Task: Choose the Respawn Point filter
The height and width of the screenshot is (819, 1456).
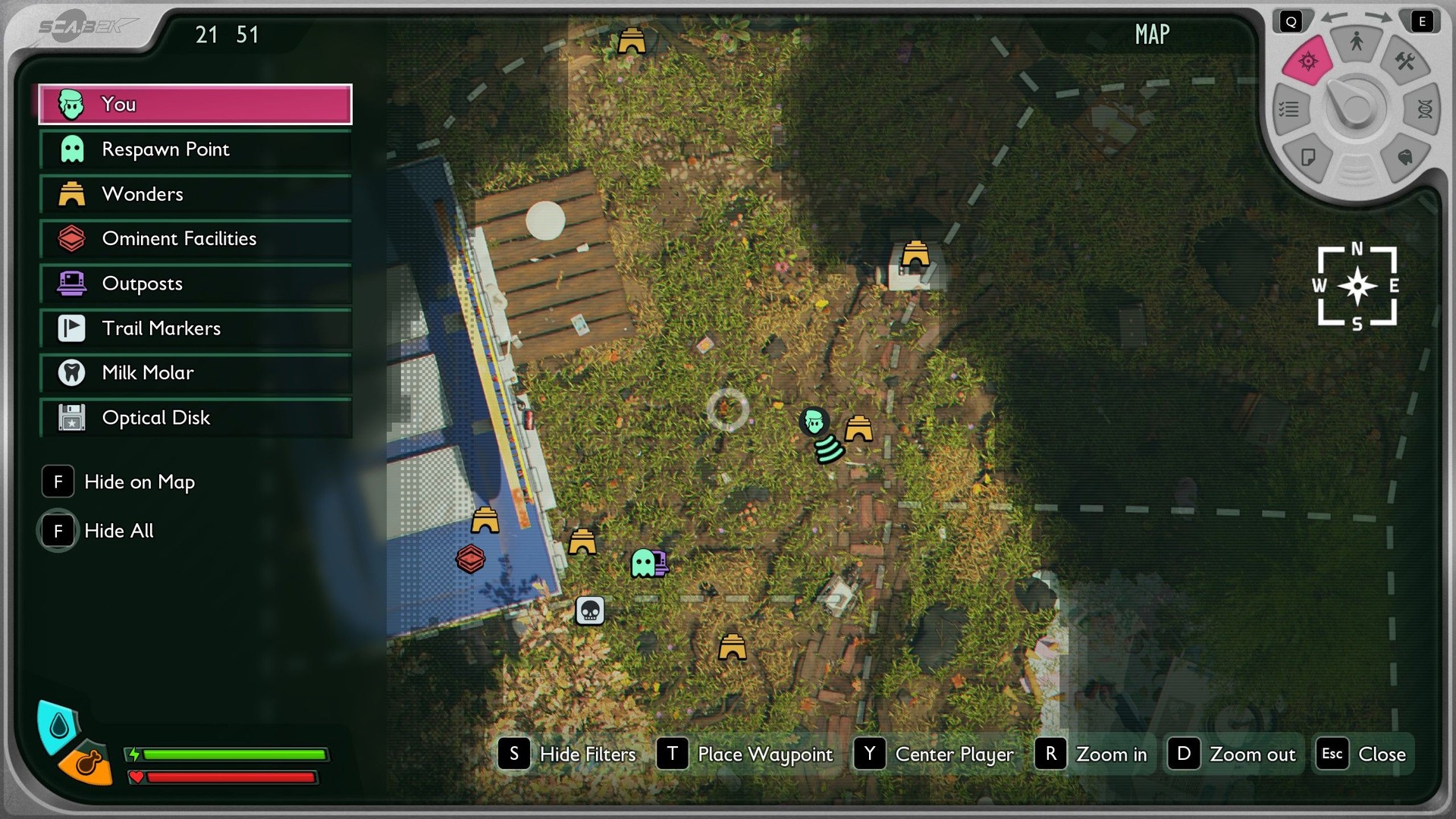Action: tap(195, 149)
